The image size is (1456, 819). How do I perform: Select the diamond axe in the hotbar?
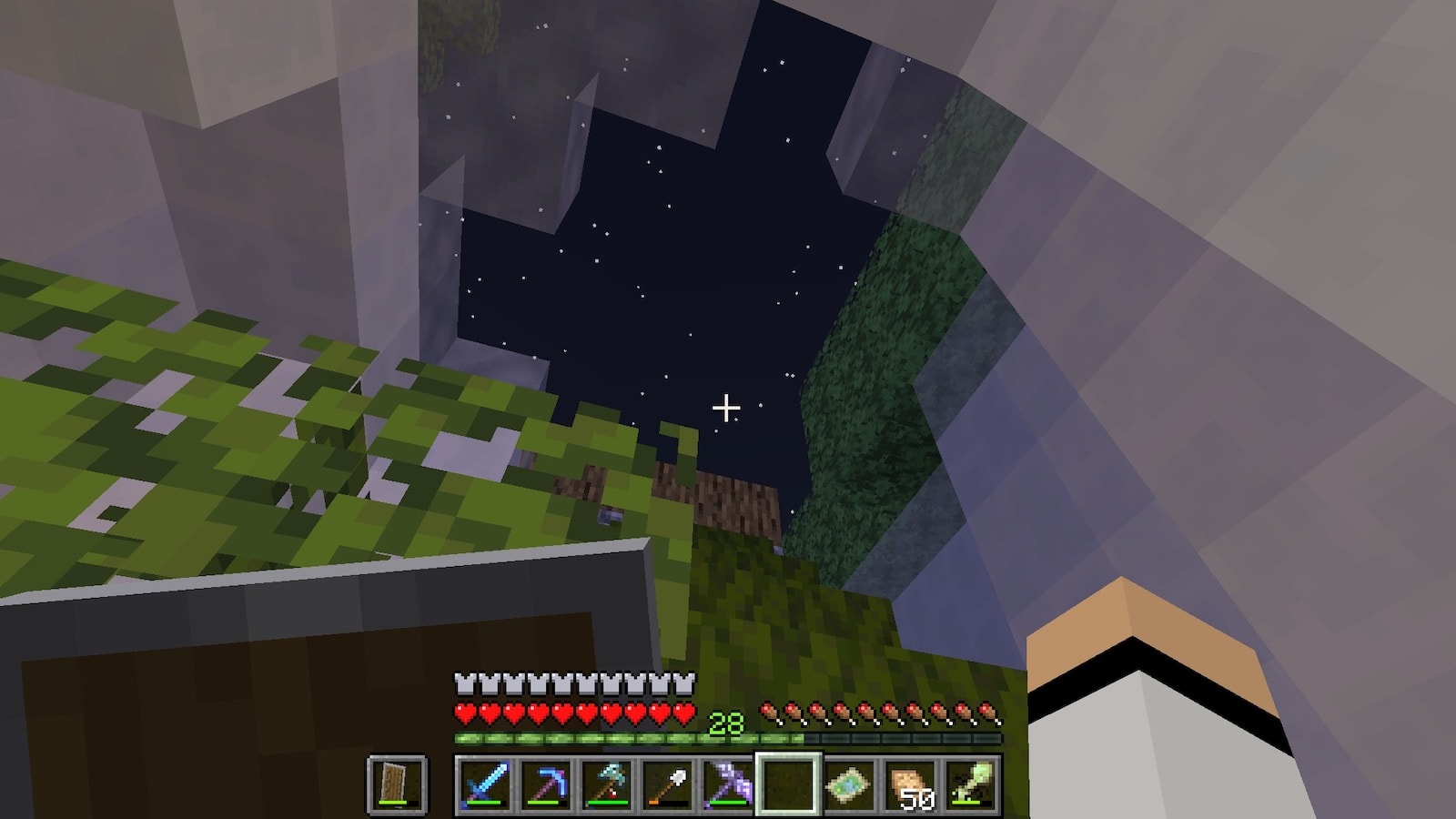[x=605, y=784]
